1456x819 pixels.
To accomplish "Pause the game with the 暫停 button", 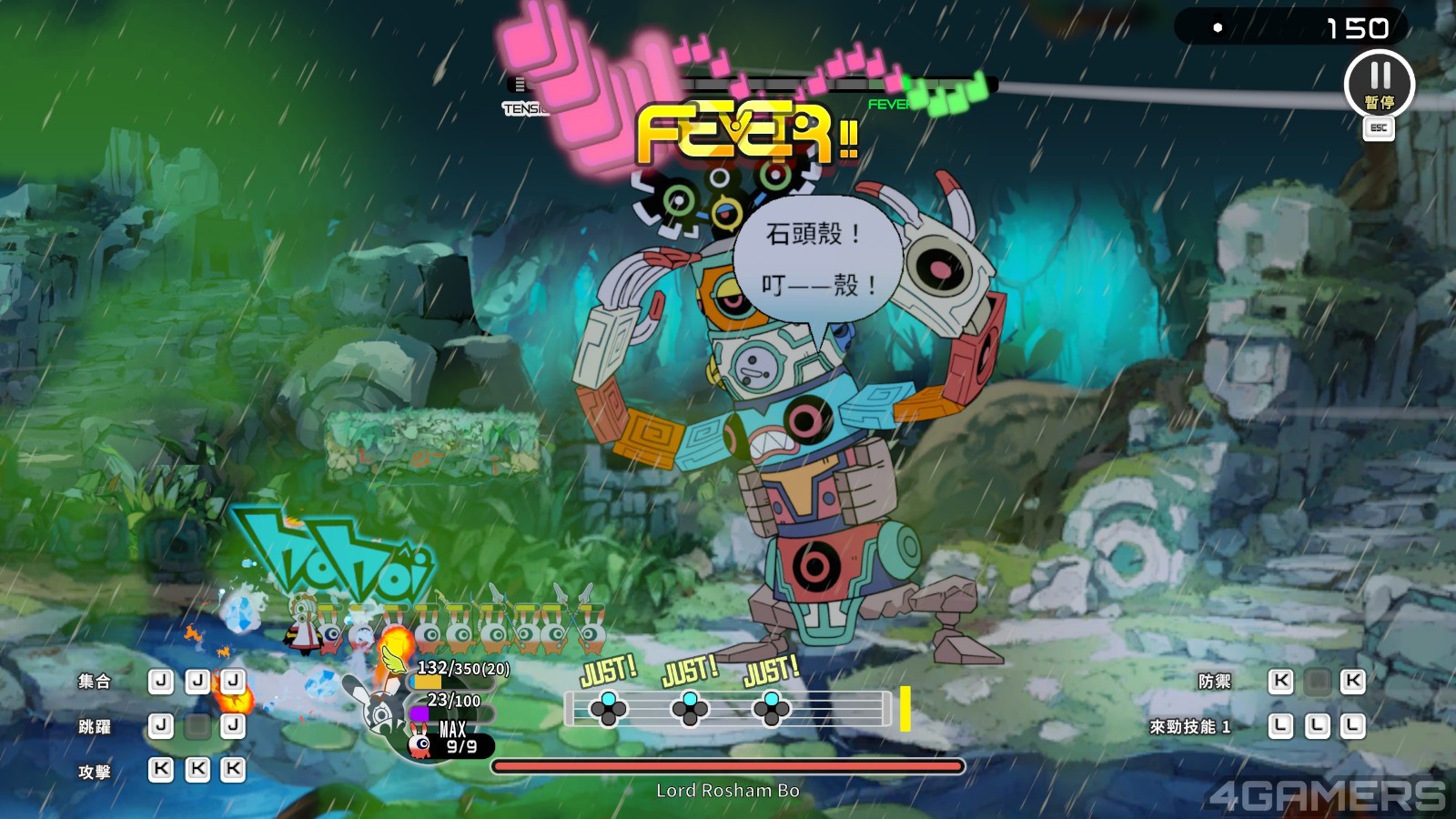I will click(x=1379, y=84).
